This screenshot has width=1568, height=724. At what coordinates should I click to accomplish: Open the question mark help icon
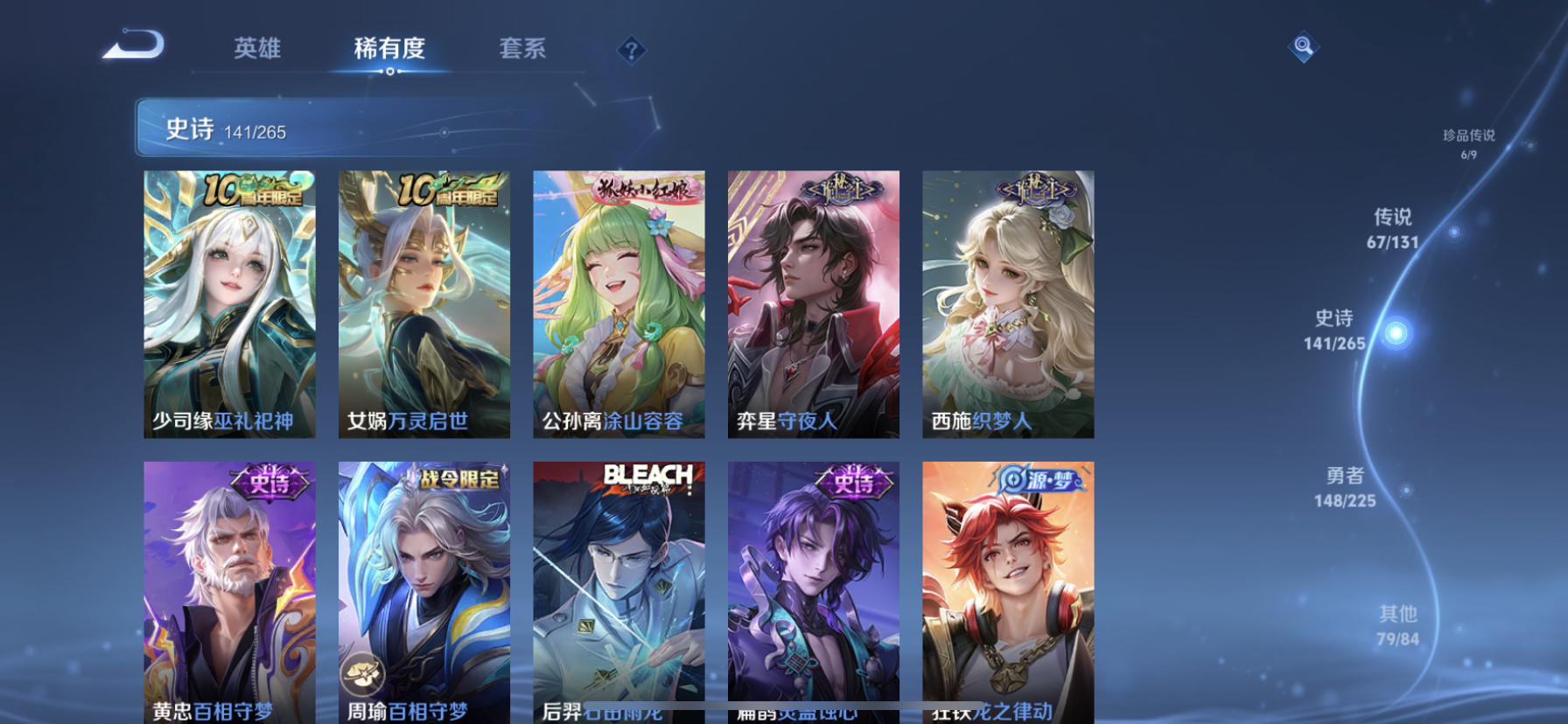point(631,51)
